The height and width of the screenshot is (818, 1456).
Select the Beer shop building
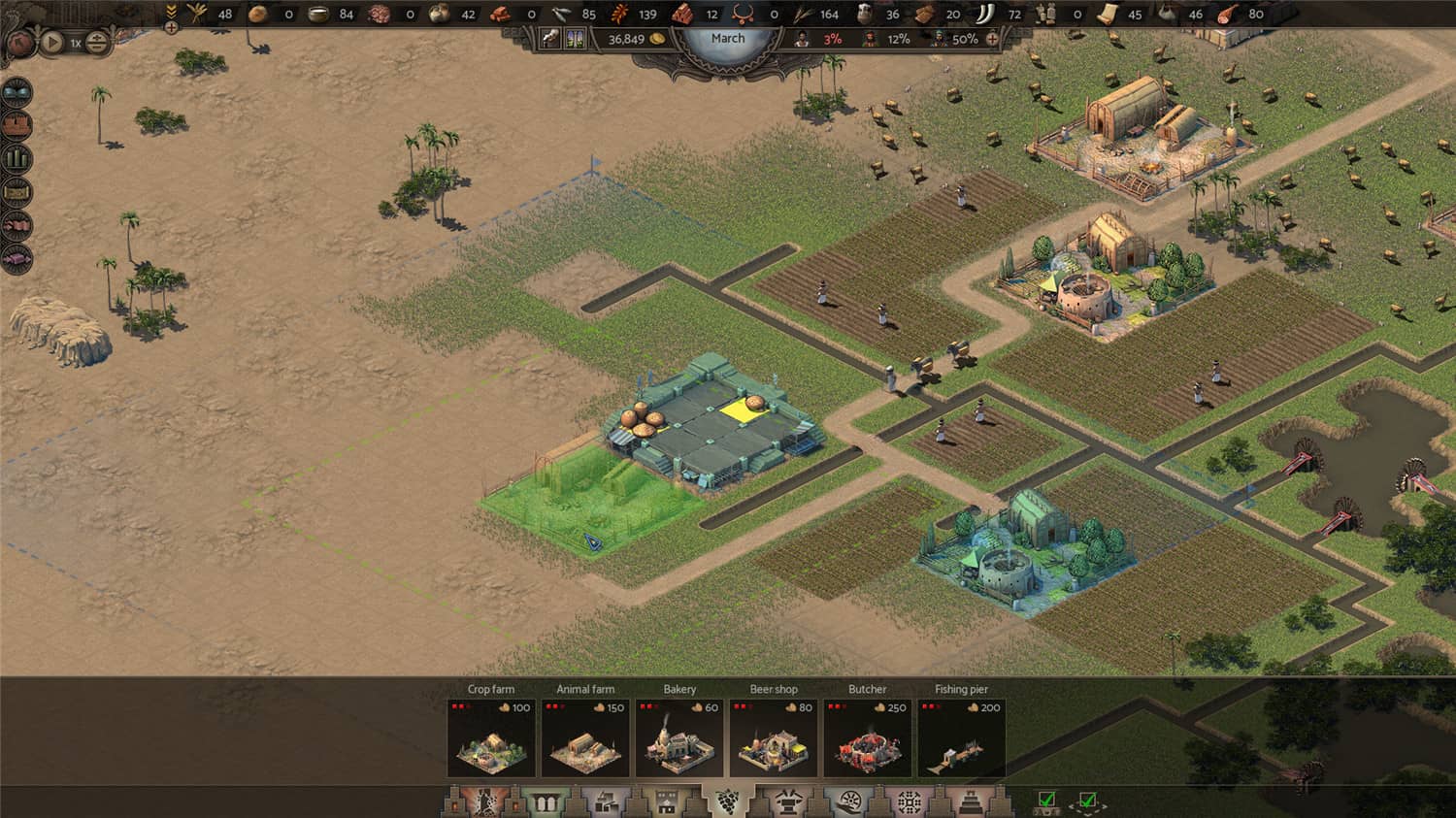pos(774,738)
